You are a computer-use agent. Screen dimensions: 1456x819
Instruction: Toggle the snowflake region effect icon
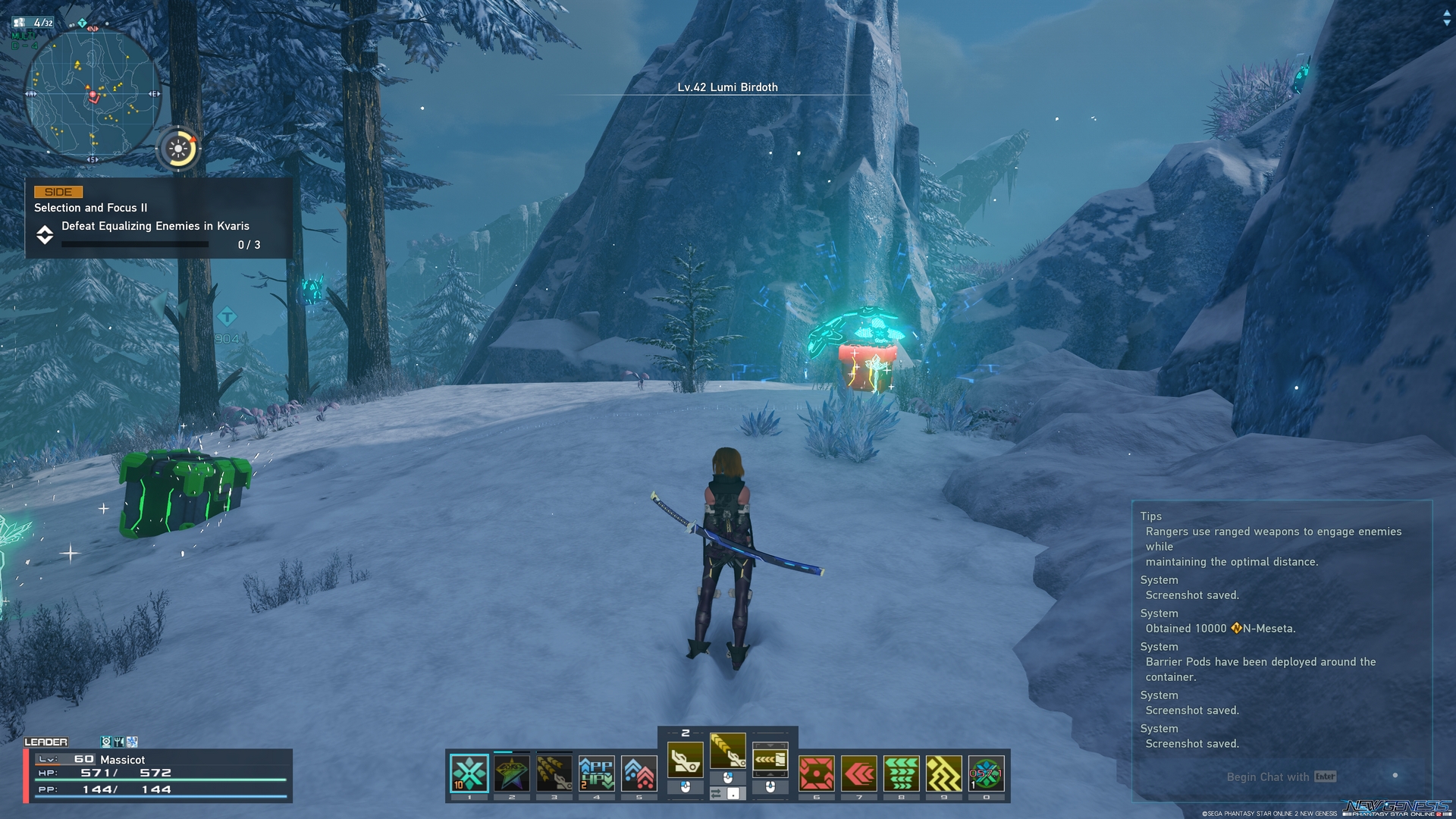click(x=131, y=742)
